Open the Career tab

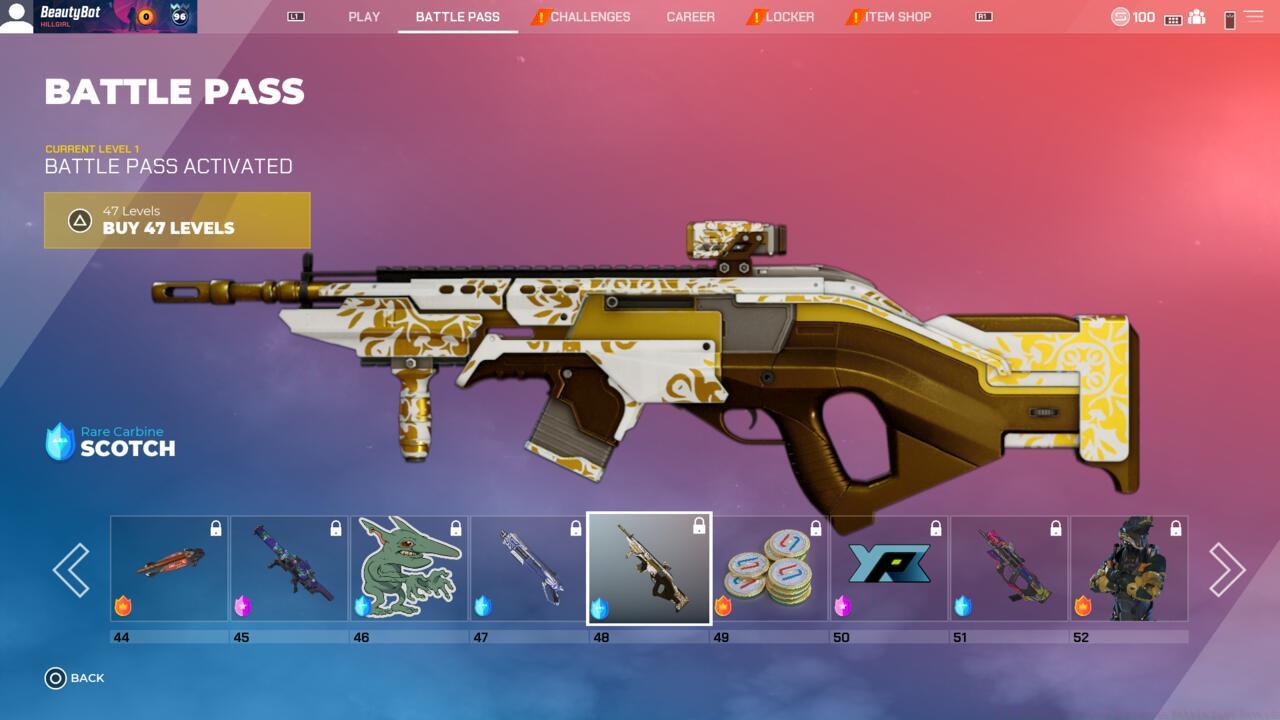tap(690, 17)
